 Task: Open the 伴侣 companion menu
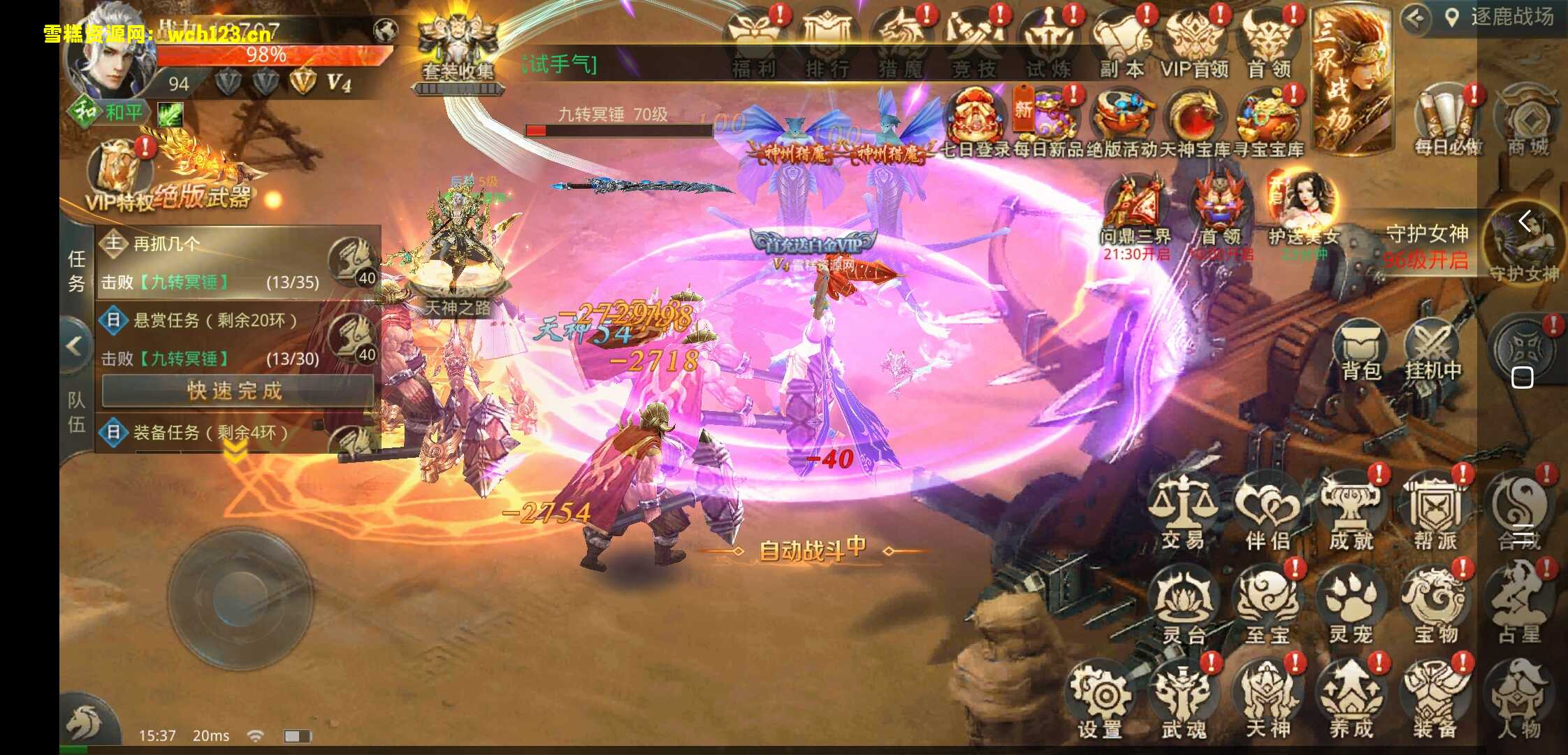coord(1268,510)
